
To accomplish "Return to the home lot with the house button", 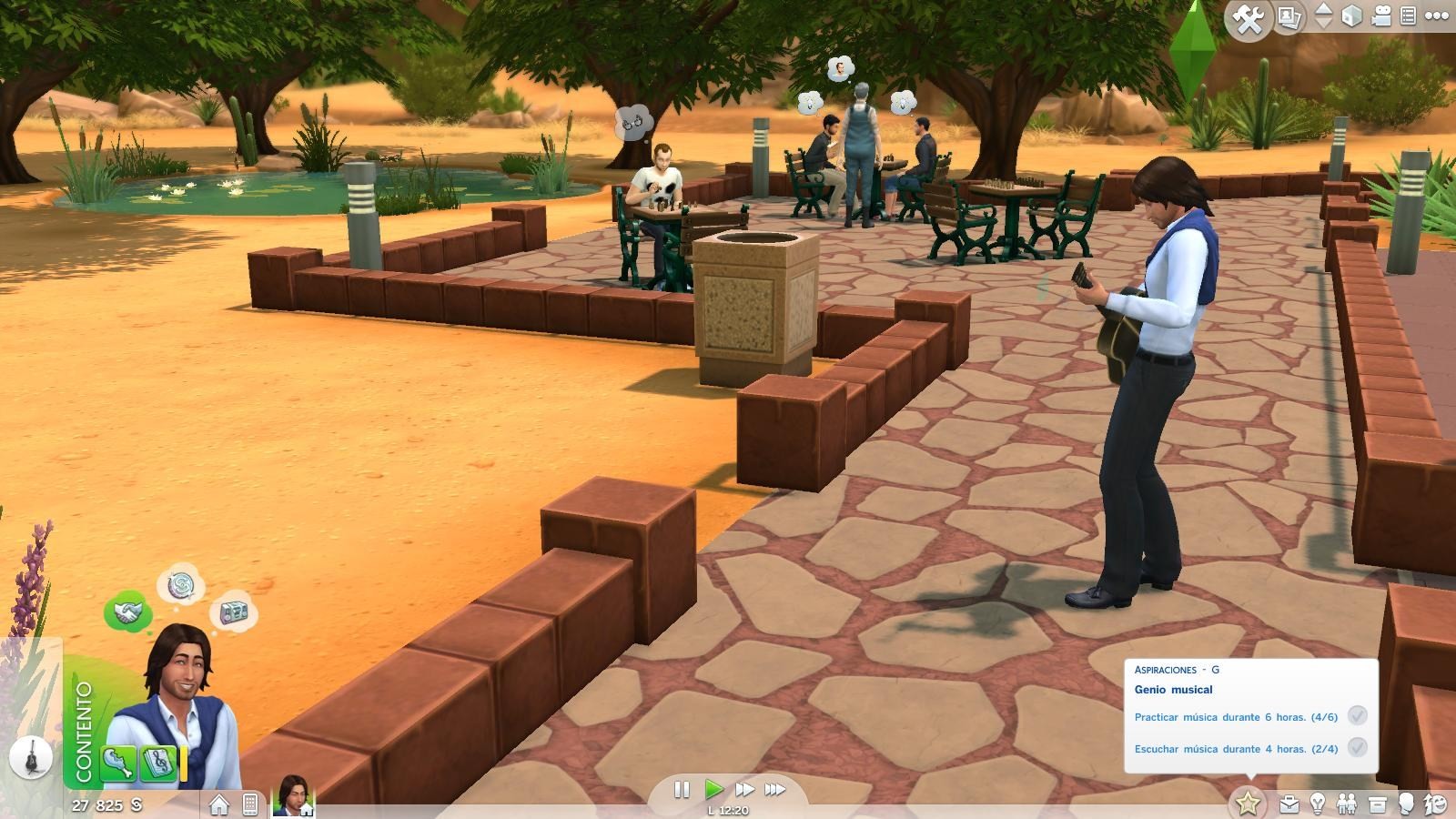I will pyautogui.click(x=217, y=804).
